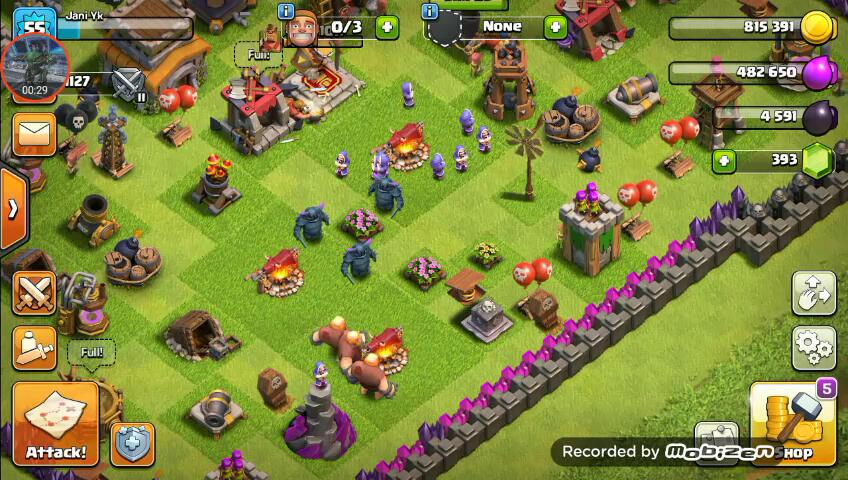This screenshot has height=480, width=848.
Task: Open the troop and sword button
Action: 35,347
